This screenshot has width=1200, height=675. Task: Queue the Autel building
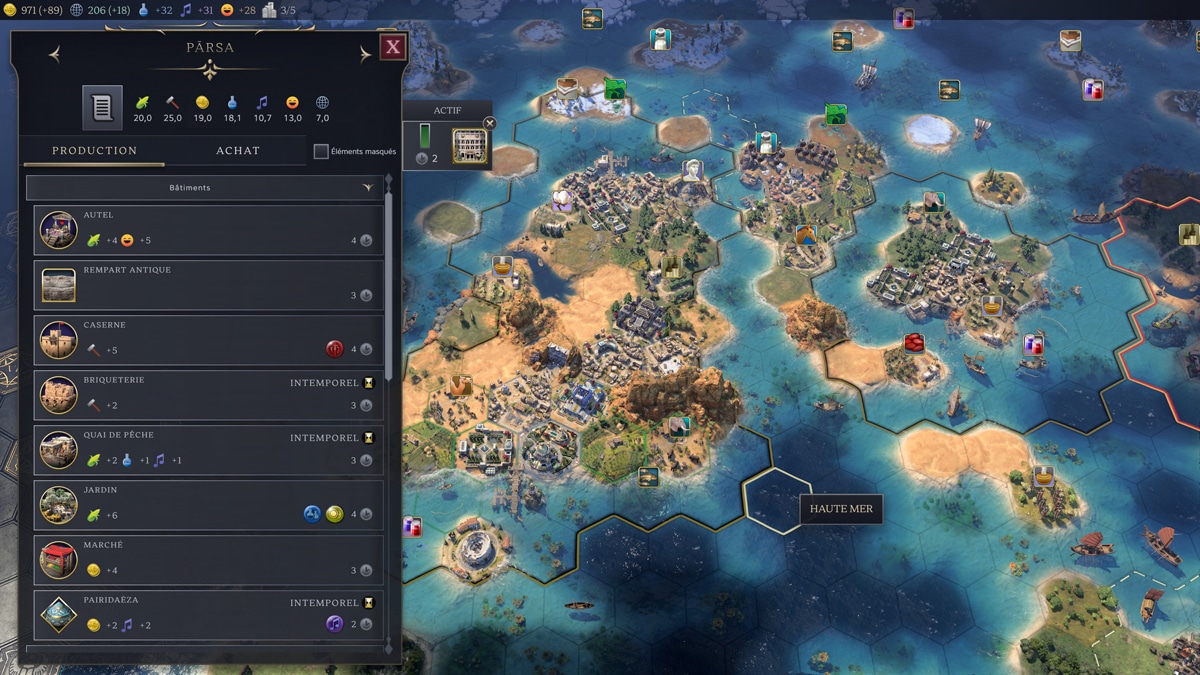208,230
